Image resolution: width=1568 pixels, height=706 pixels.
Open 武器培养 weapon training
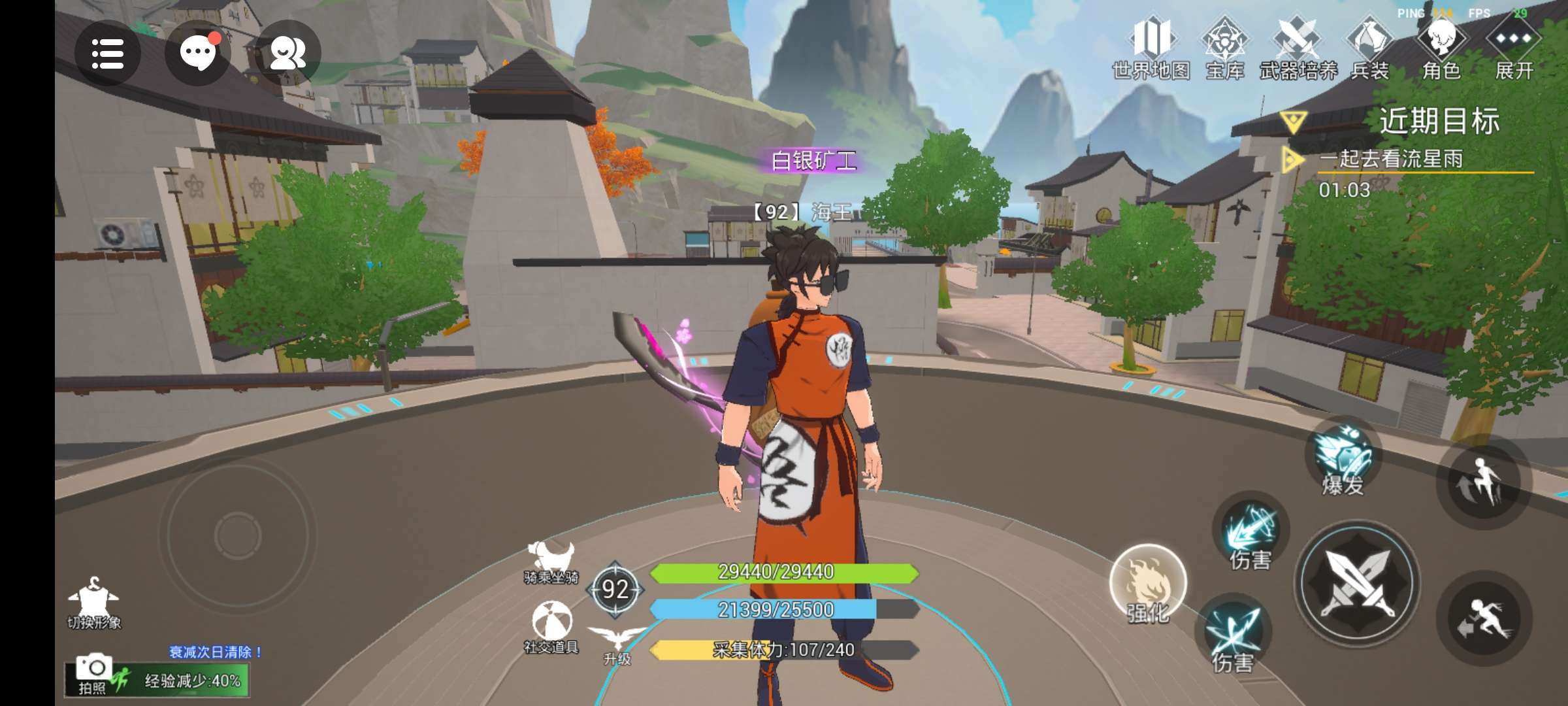click(x=1298, y=49)
